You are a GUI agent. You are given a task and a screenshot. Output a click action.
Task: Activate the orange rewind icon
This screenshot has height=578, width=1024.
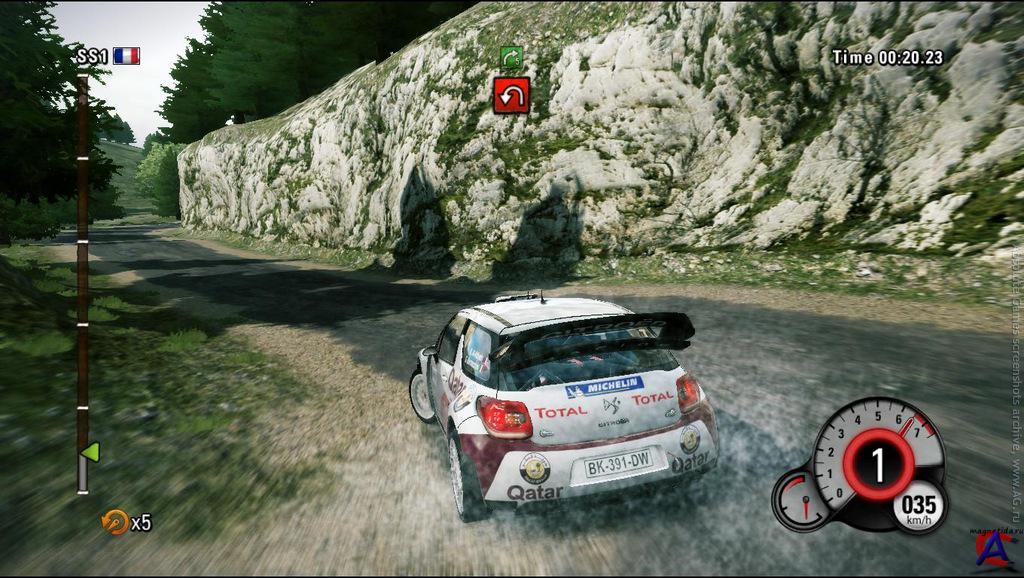click(116, 521)
